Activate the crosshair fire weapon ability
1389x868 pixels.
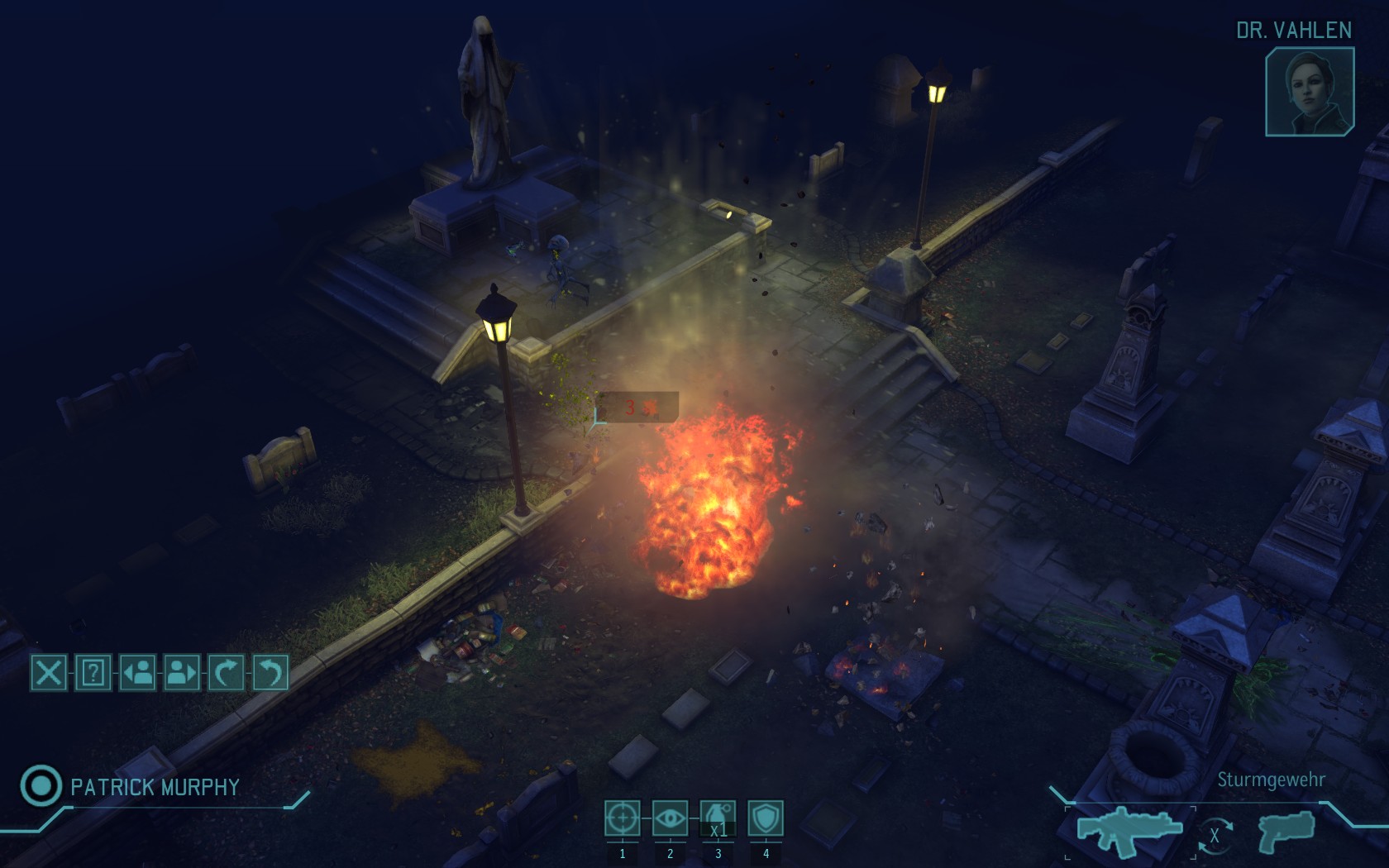click(622, 818)
